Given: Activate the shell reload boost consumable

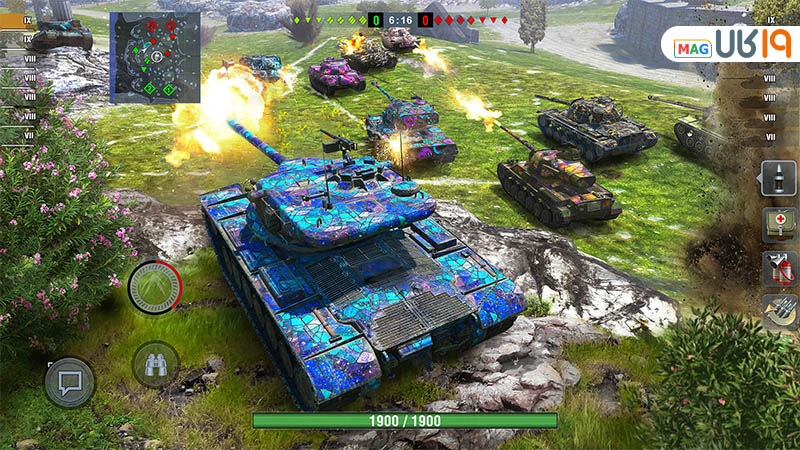Looking at the screenshot, I should point(778,312).
